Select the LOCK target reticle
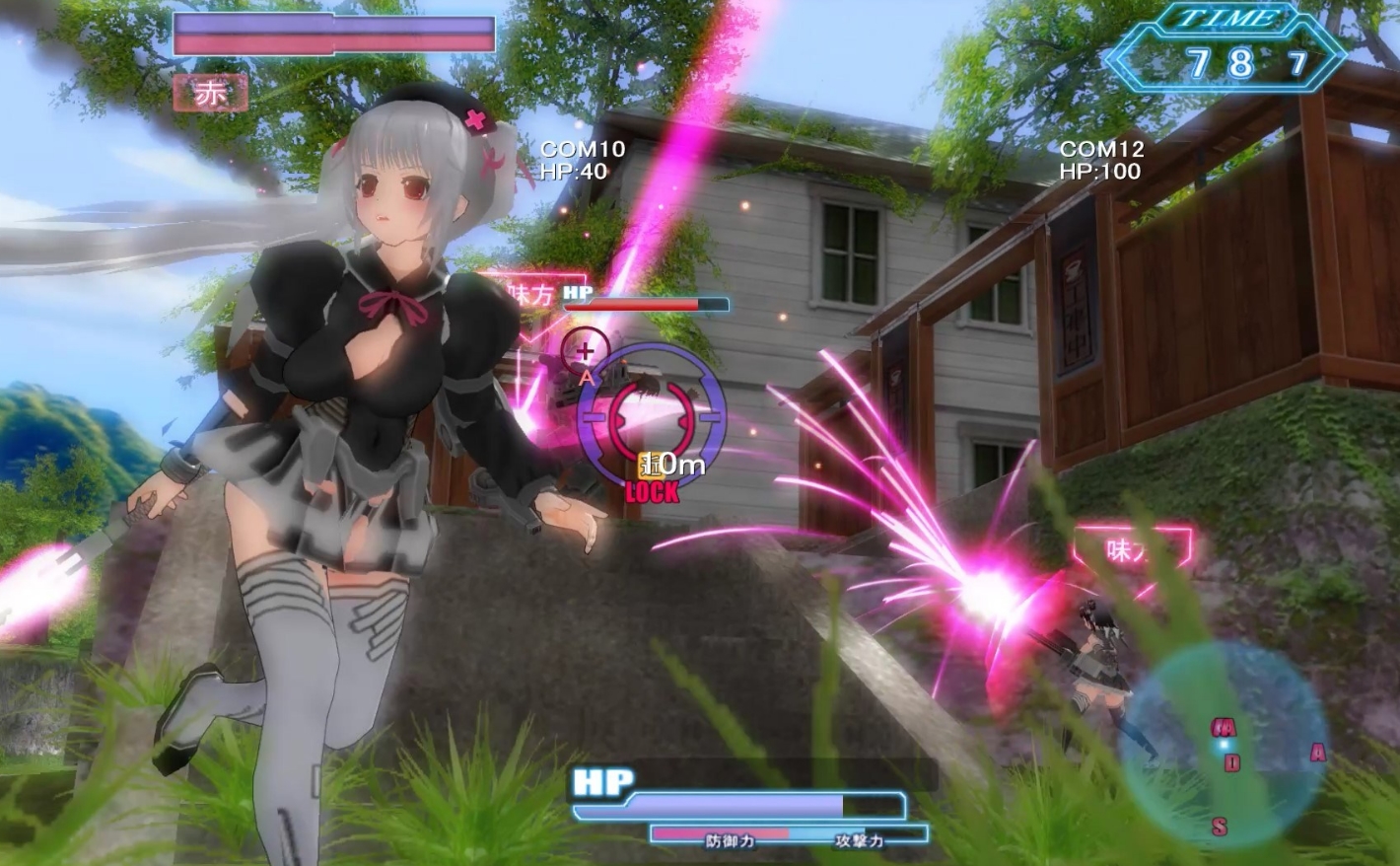 pos(651,414)
